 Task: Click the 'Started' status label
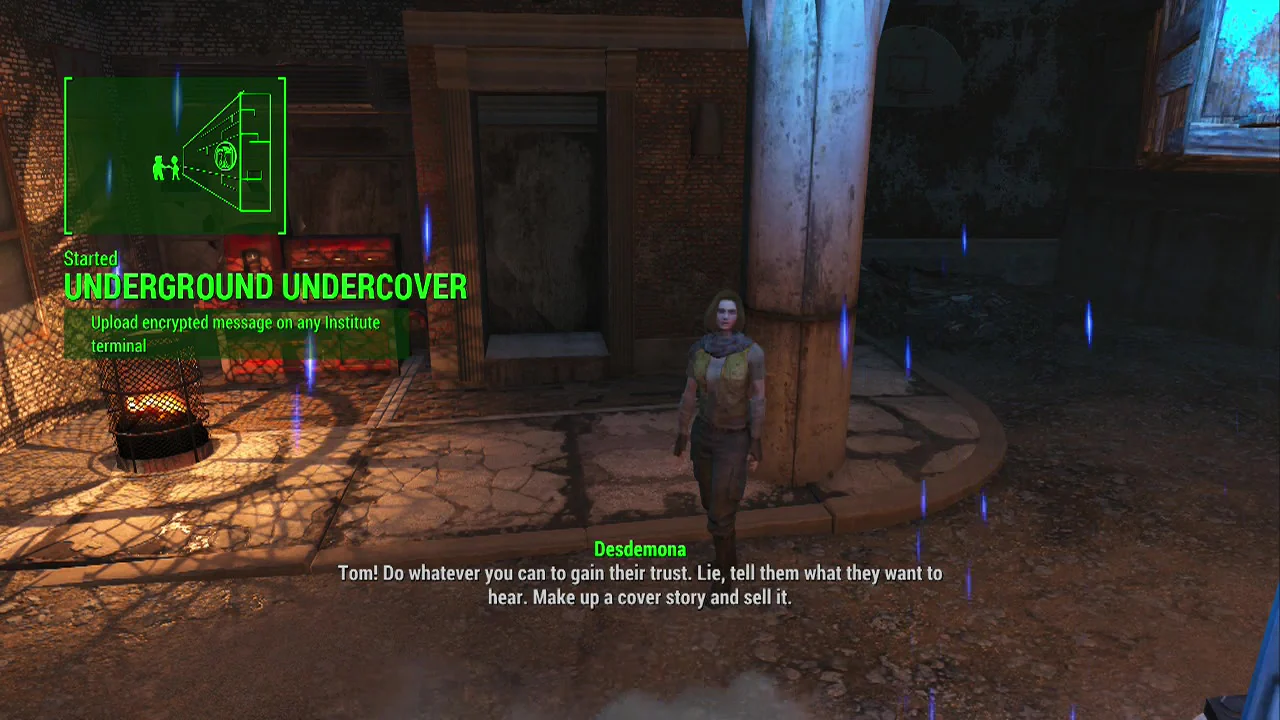click(x=90, y=259)
